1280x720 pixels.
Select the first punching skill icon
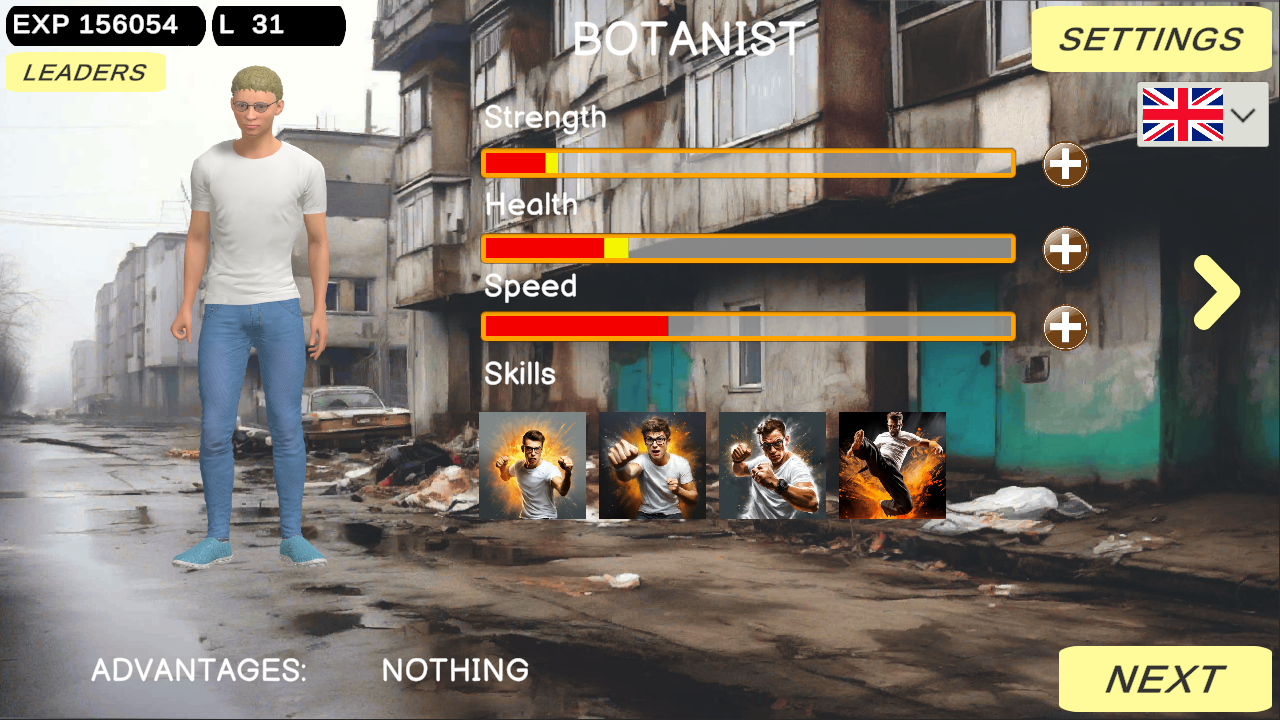[533, 465]
